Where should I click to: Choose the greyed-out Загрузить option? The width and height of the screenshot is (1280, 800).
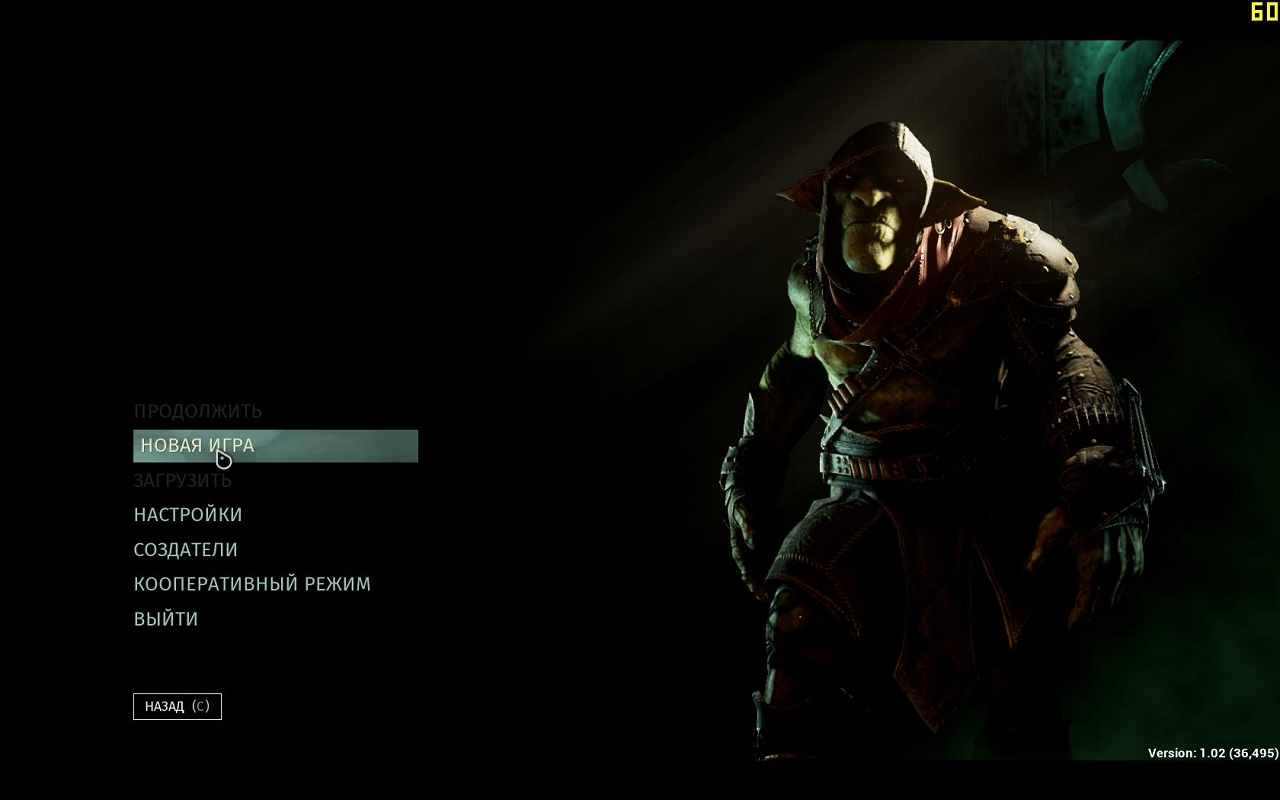pos(183,480)
